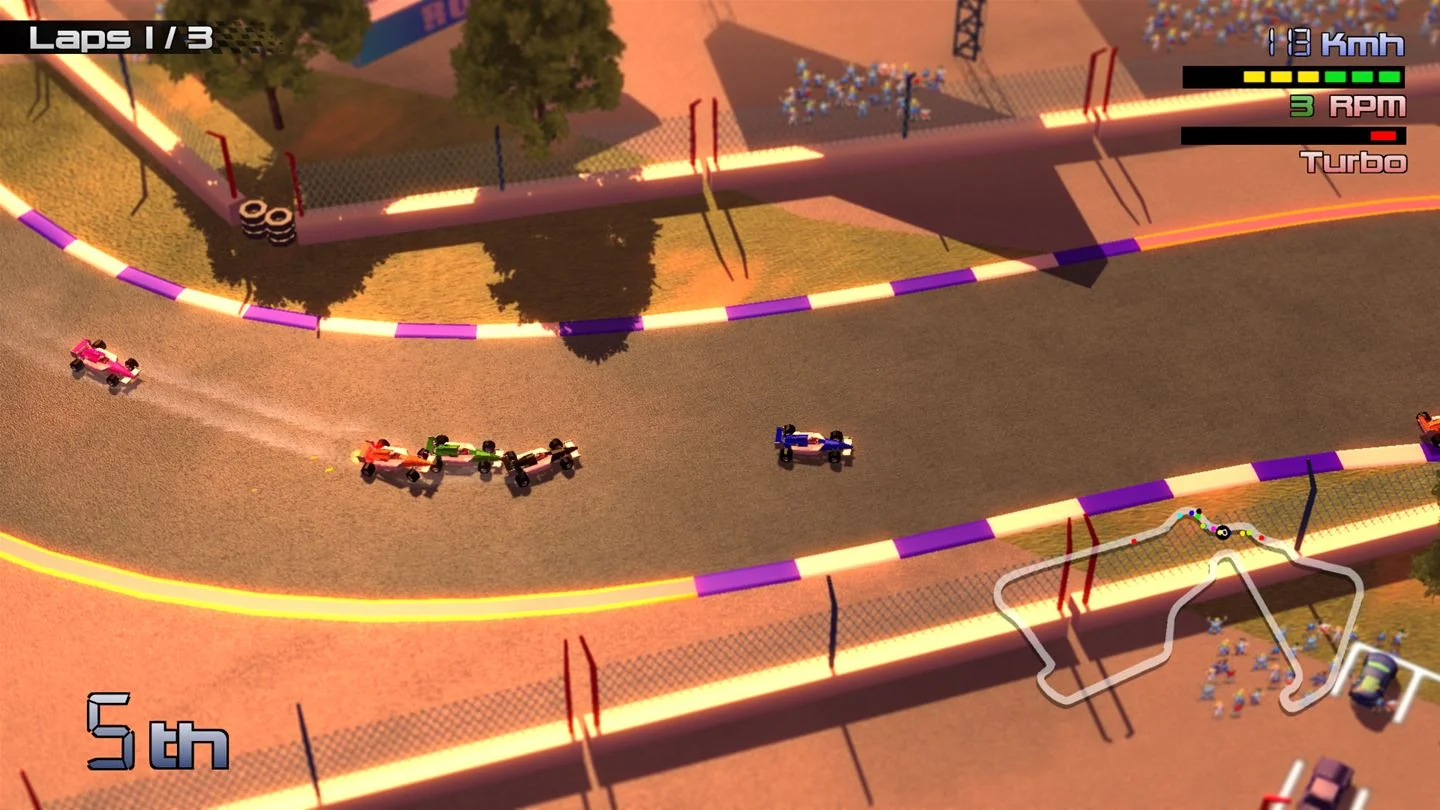The height and width of the screenshot is (810, 1440).
Task: Select the player marker dot on the minimap
Action: 1222,533
